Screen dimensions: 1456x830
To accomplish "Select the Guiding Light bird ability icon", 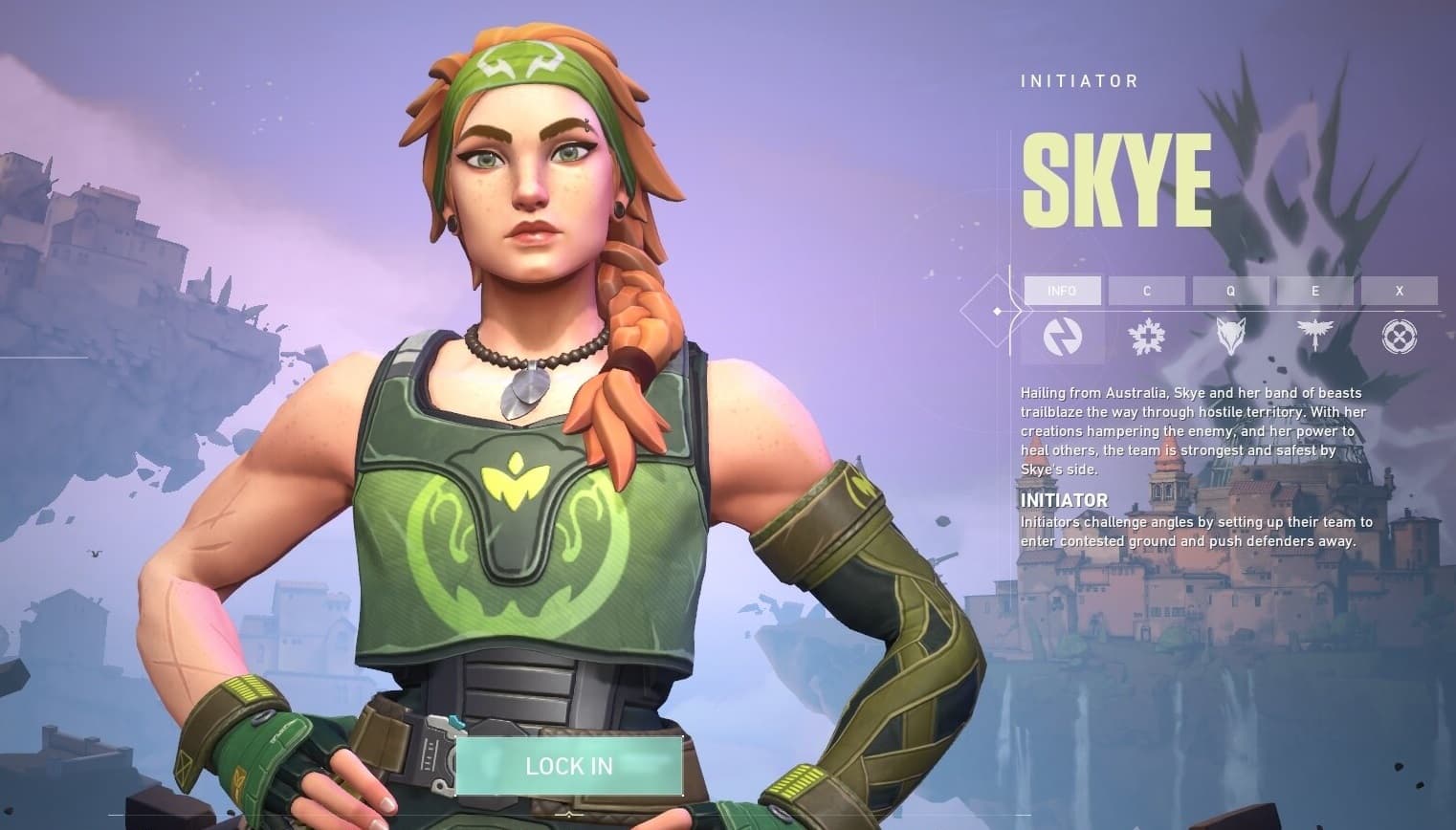I will (1315, 337).
